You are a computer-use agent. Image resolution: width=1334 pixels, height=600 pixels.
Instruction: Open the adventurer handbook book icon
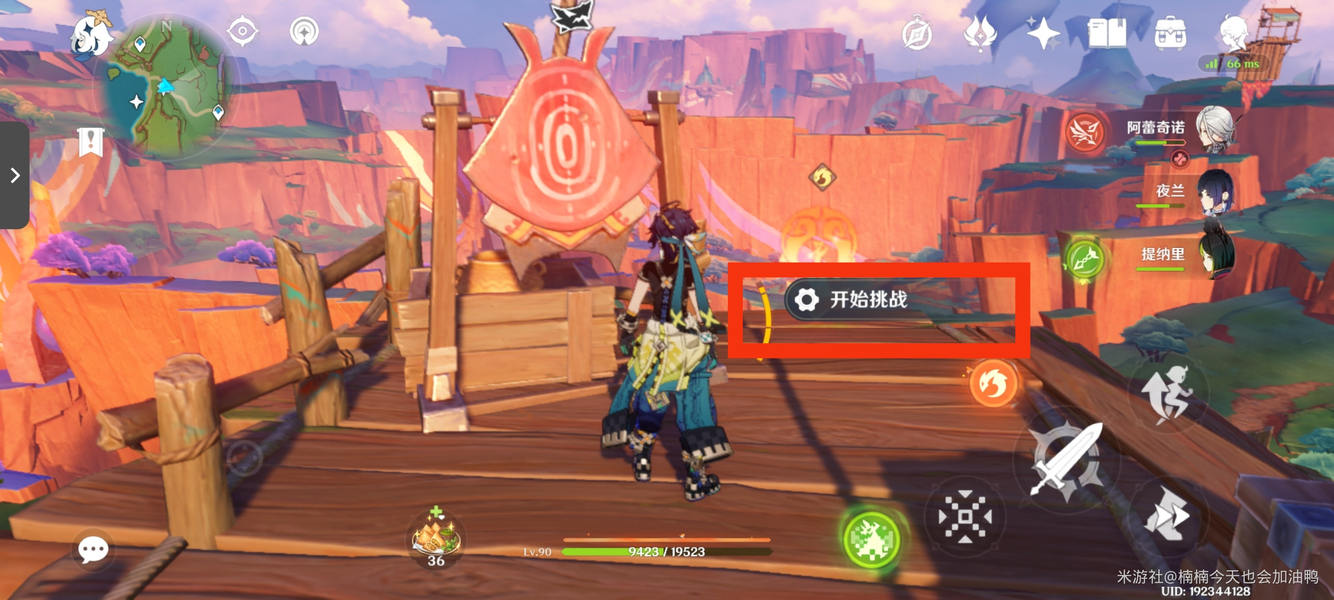[x=1107, y=33]
